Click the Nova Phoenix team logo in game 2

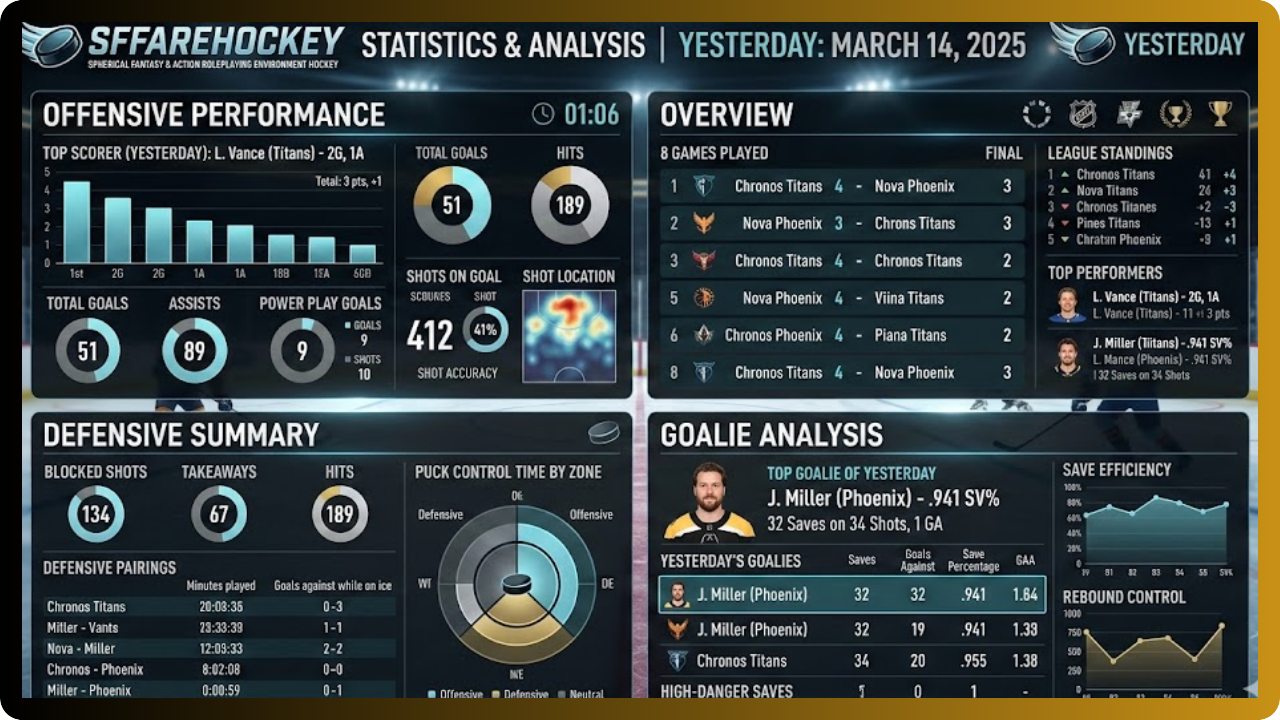pos(705,223)
